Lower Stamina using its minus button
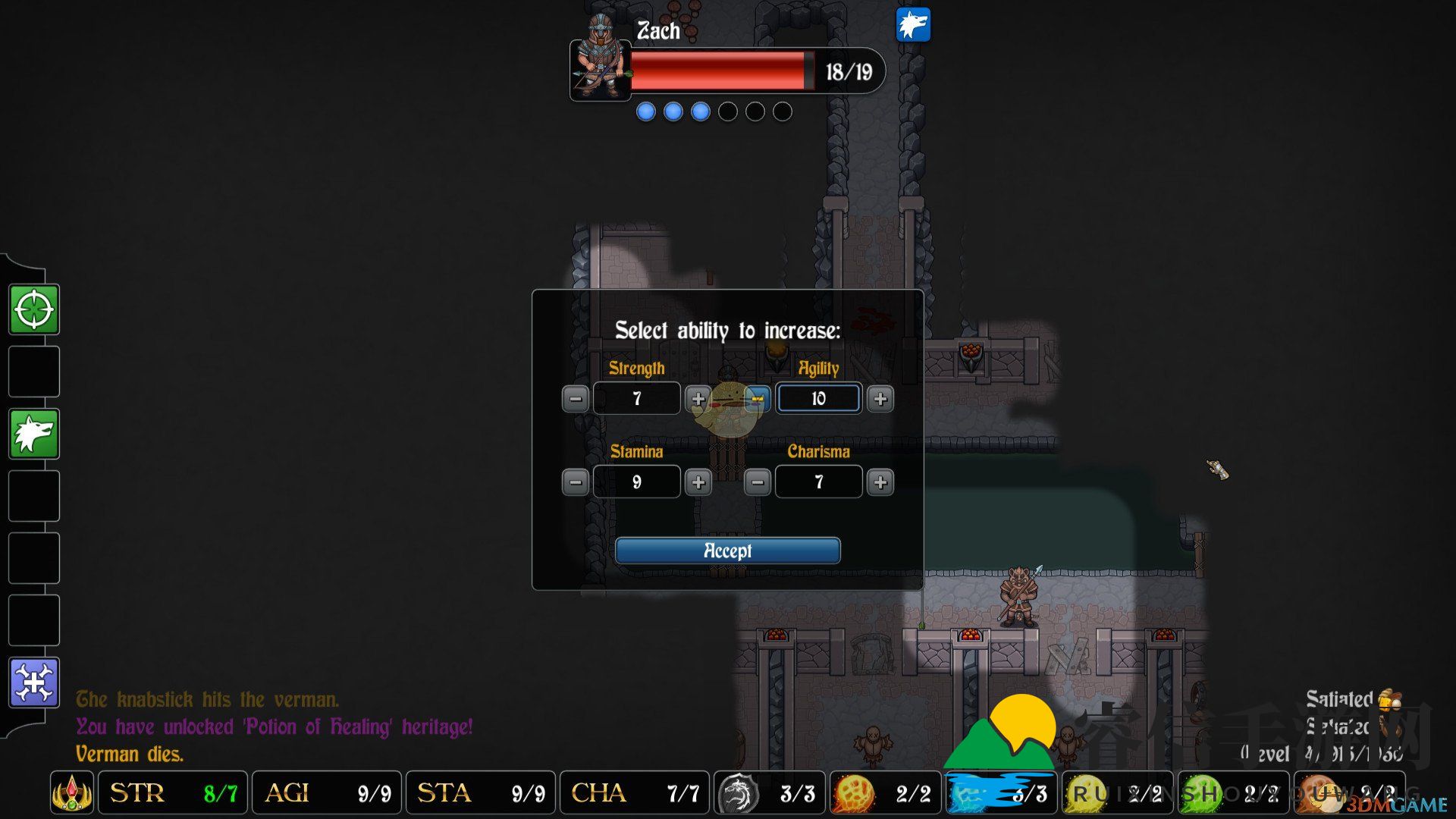Screen dimensions: 1456x819 coord(576,482)
